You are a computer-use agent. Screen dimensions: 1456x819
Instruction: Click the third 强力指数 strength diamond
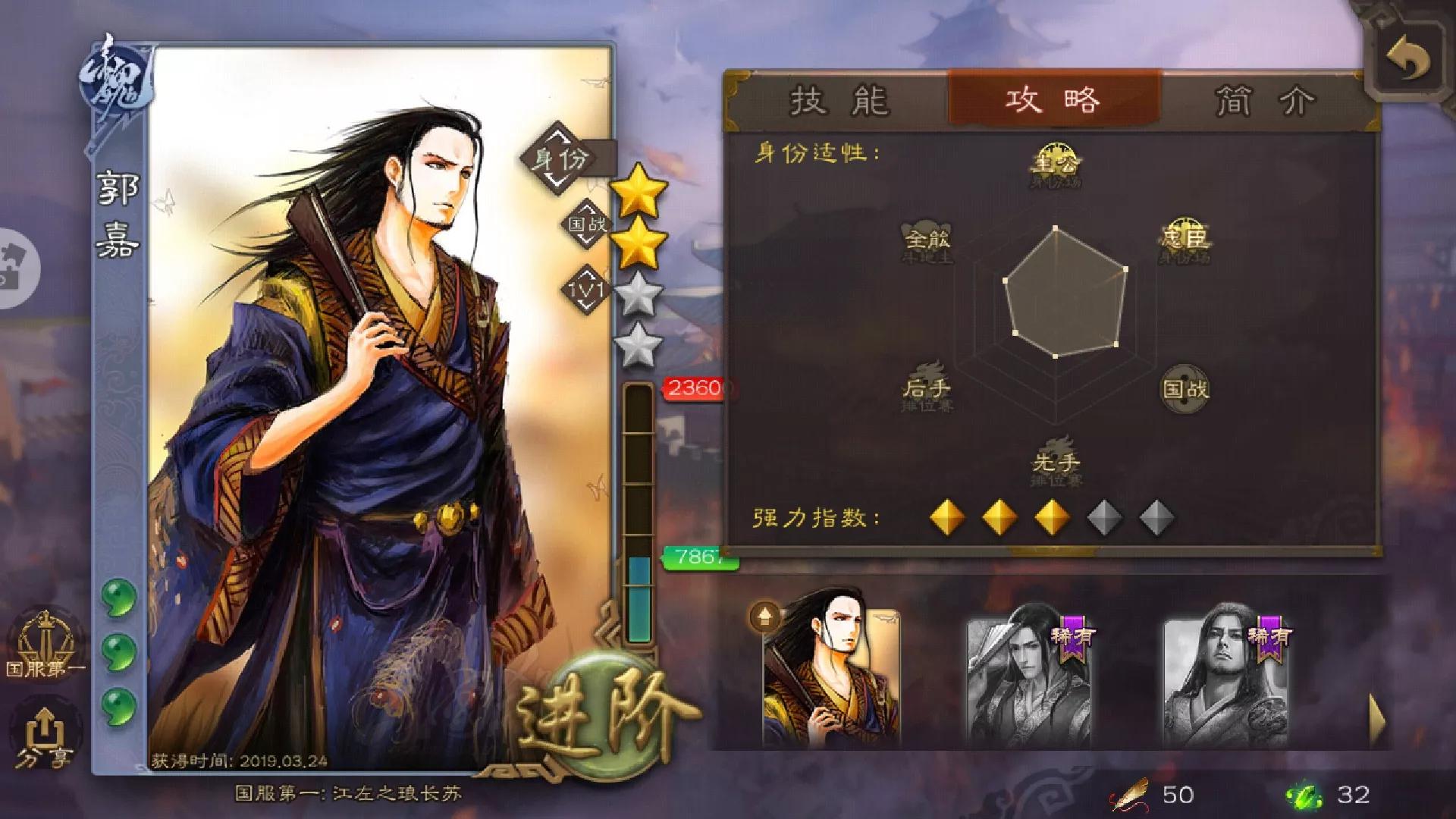1052,516
